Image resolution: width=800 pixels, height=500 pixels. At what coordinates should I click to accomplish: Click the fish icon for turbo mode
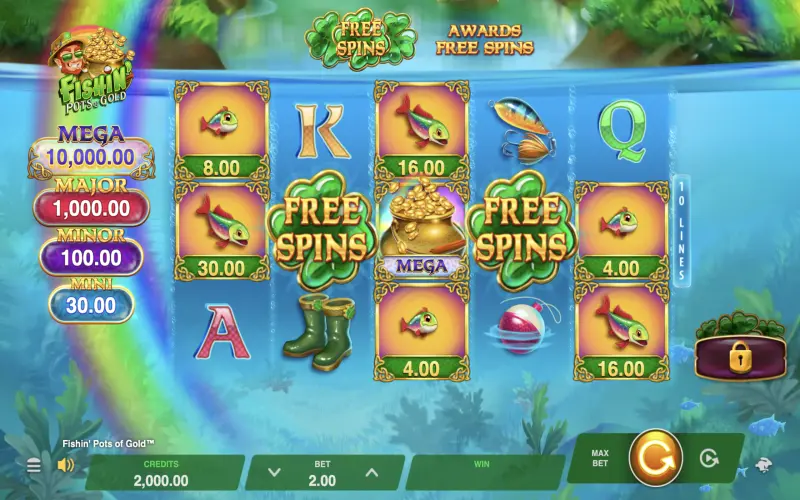pos(763,464)
